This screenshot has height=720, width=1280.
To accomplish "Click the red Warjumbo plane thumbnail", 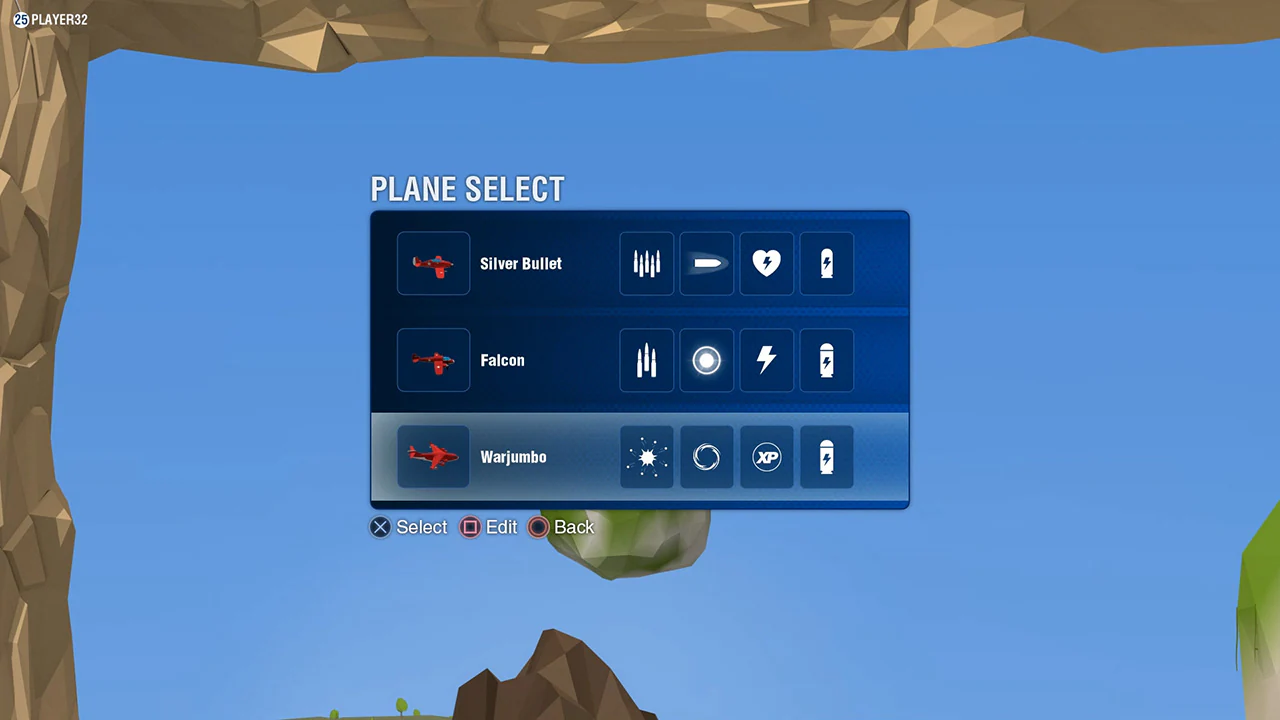I will (433, 457).
